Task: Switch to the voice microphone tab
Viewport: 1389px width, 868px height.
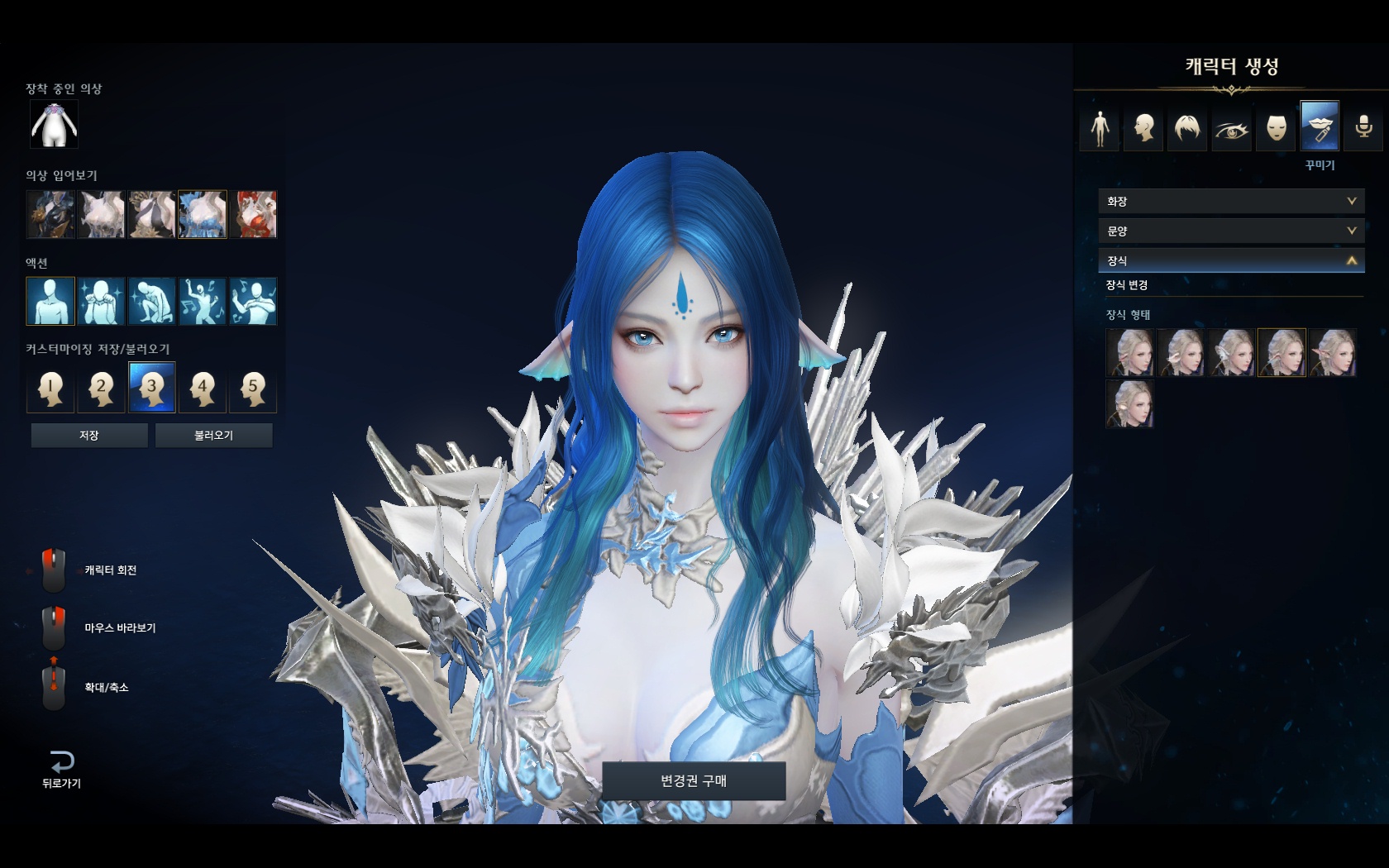Action: tap(1363, 127)
